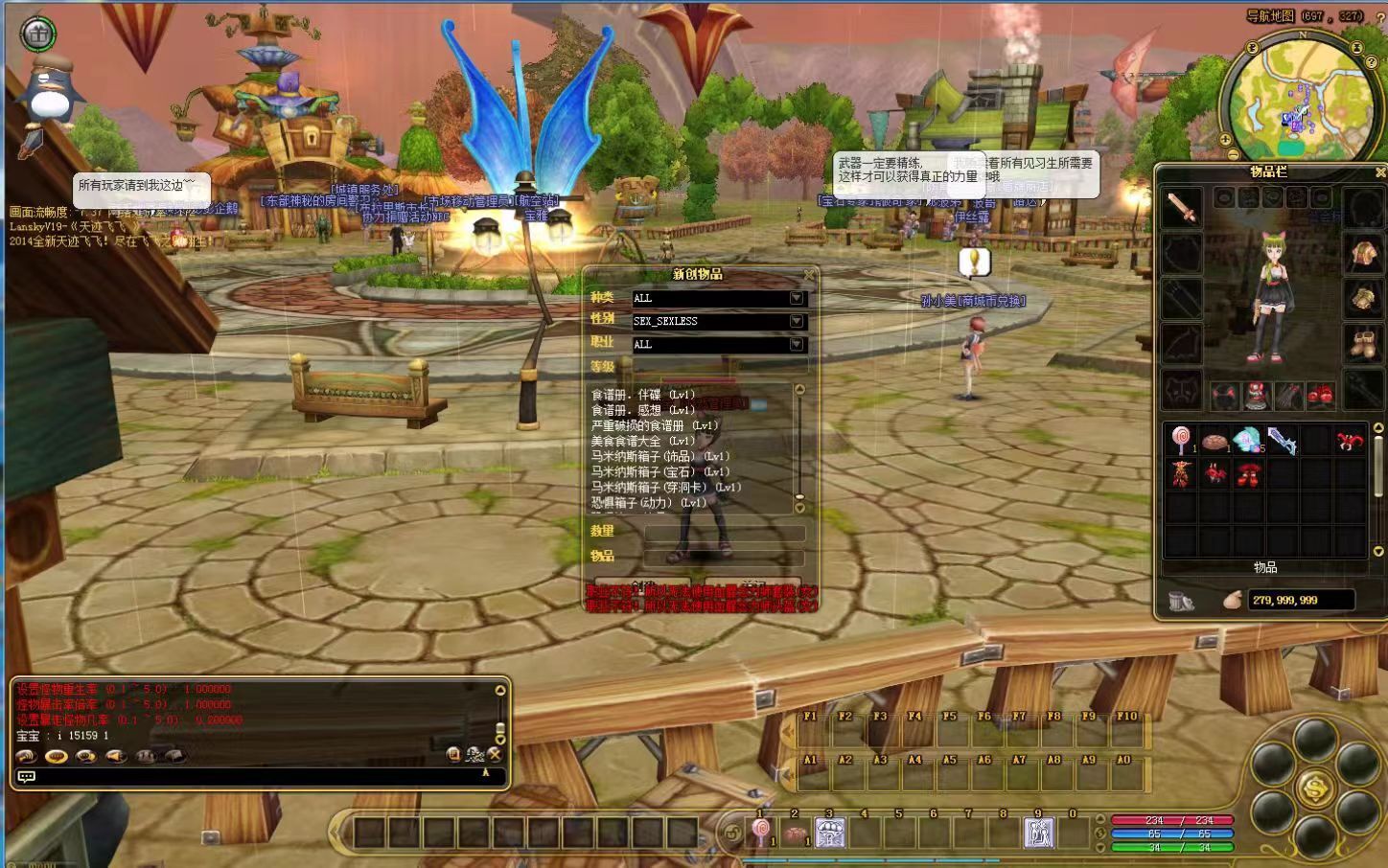Viewport: 1388px width, 868px height.
Task: Choose 马米纳斯箱子(宝石) in the list
Action: click(x=659, y=471)
